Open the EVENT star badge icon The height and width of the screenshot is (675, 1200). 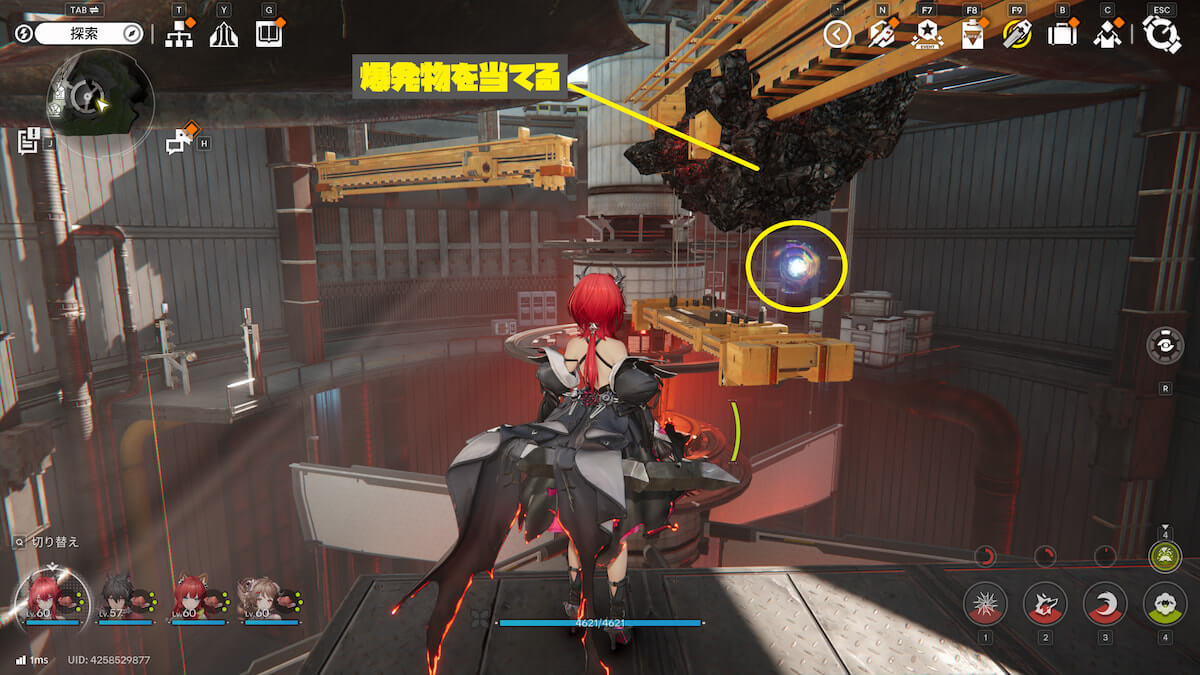[927, 34]
